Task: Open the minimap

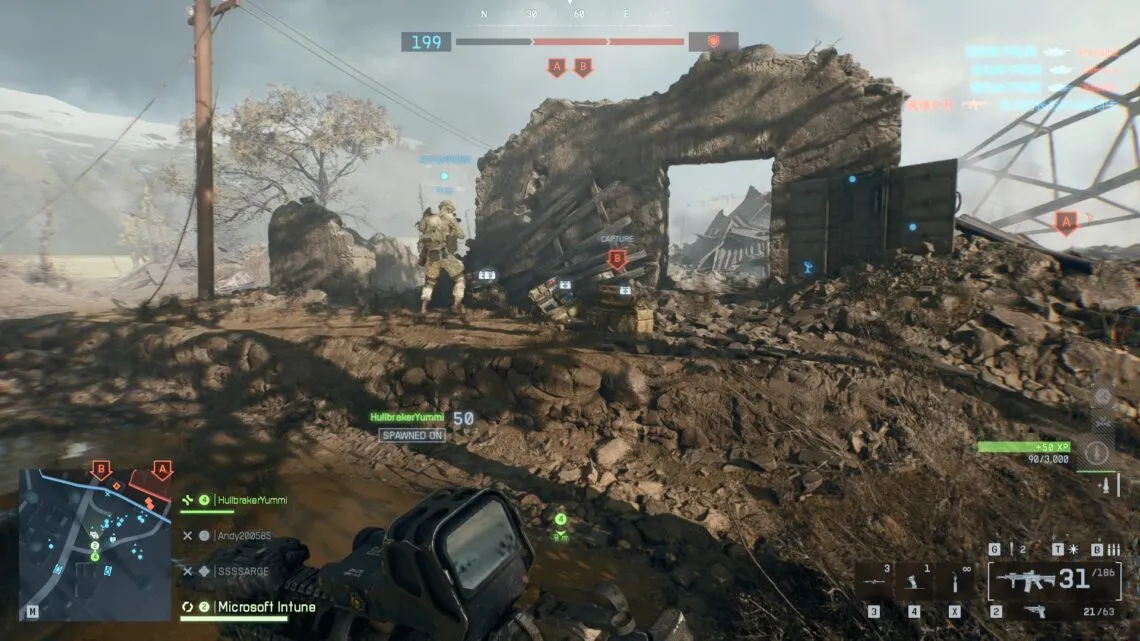Action: pyautogui.click(x=94, y=544)
